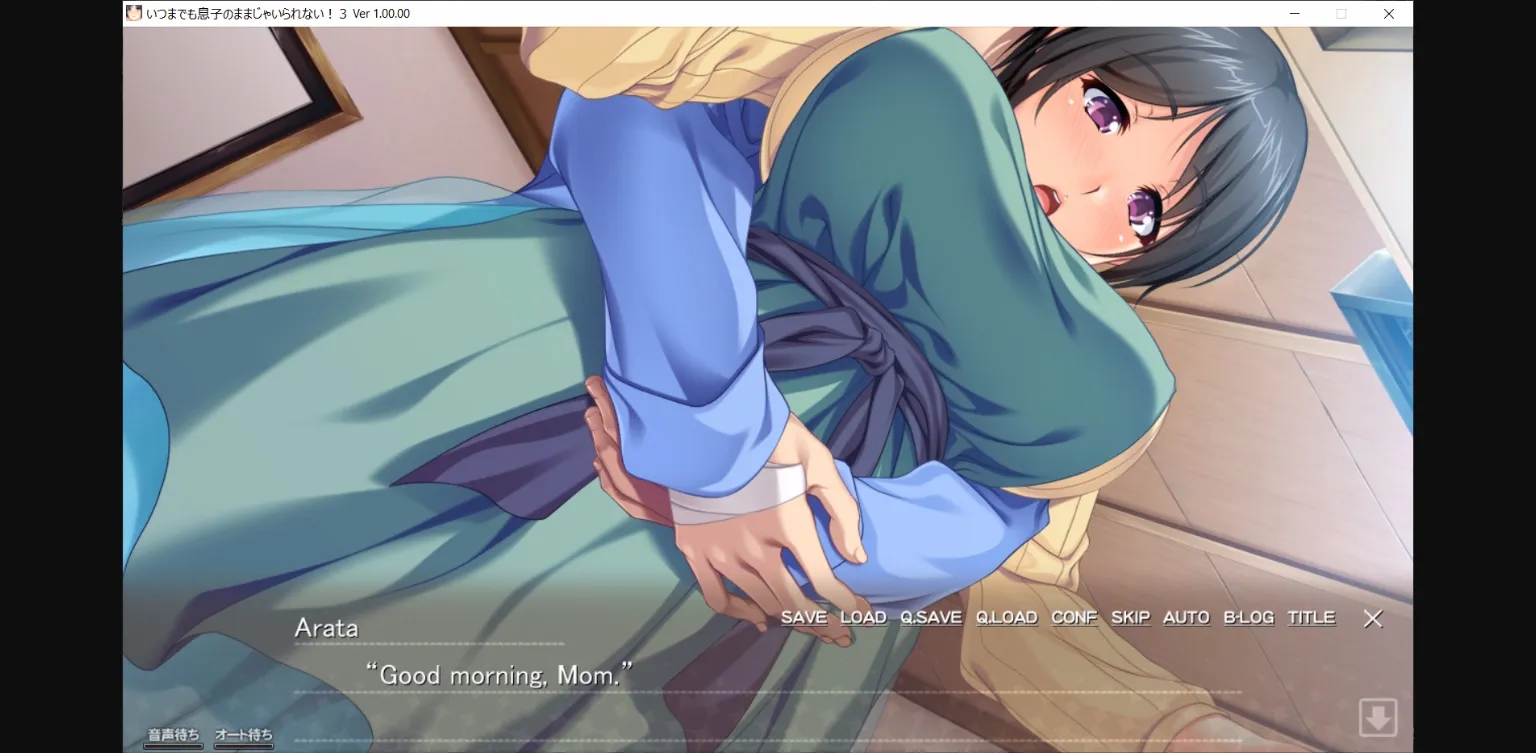Enable SKIP mode

1130,617
